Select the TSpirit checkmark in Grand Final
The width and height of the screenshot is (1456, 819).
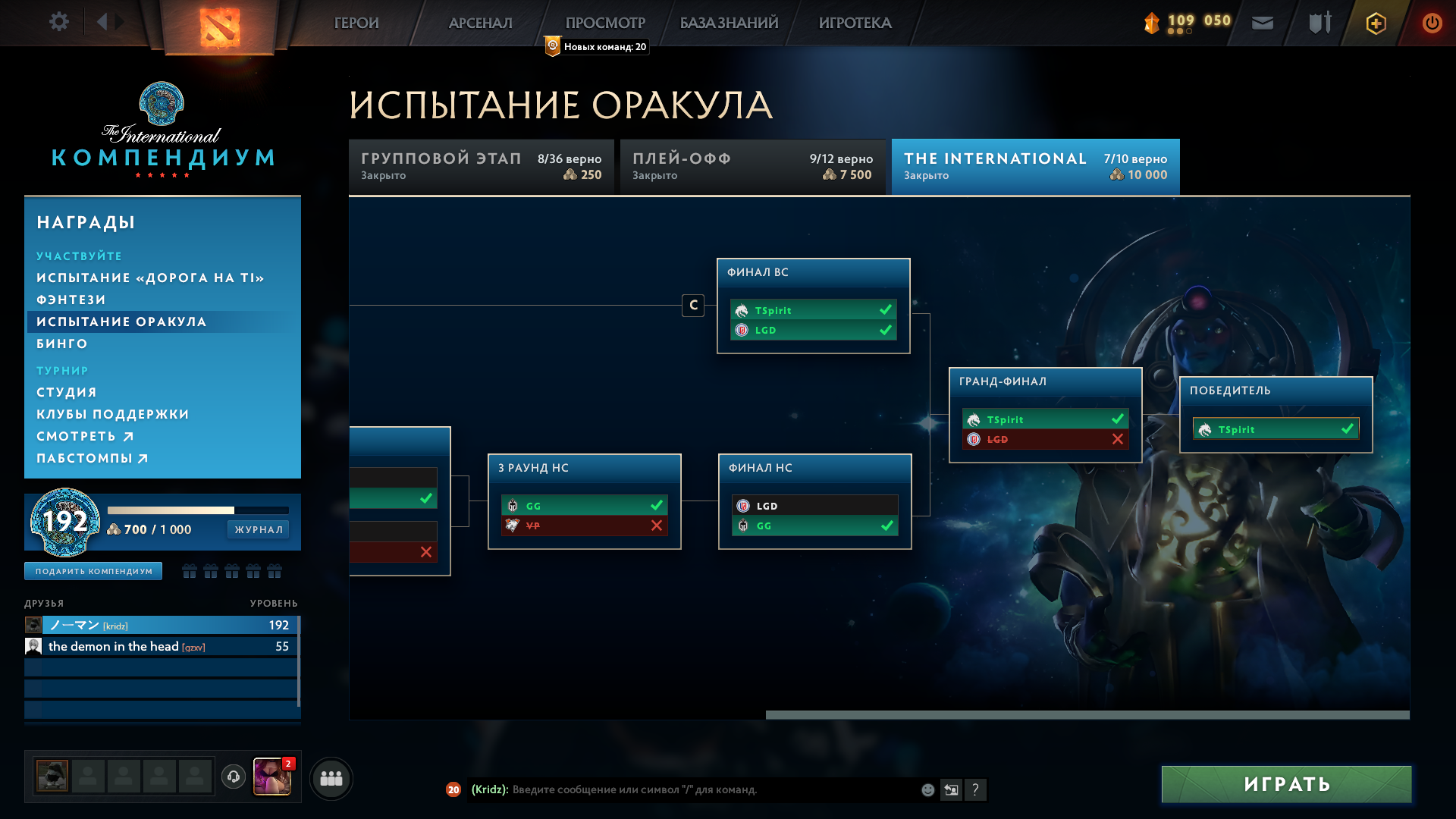pos(1116,419)
